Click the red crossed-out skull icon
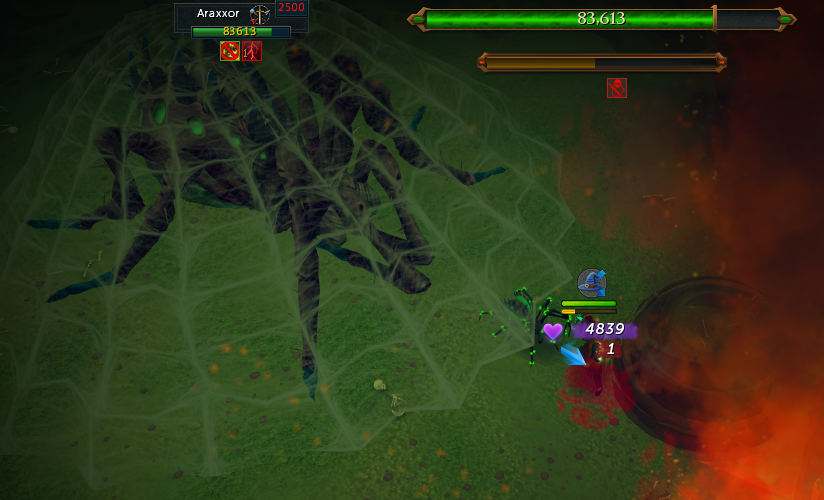 (617, 88)
